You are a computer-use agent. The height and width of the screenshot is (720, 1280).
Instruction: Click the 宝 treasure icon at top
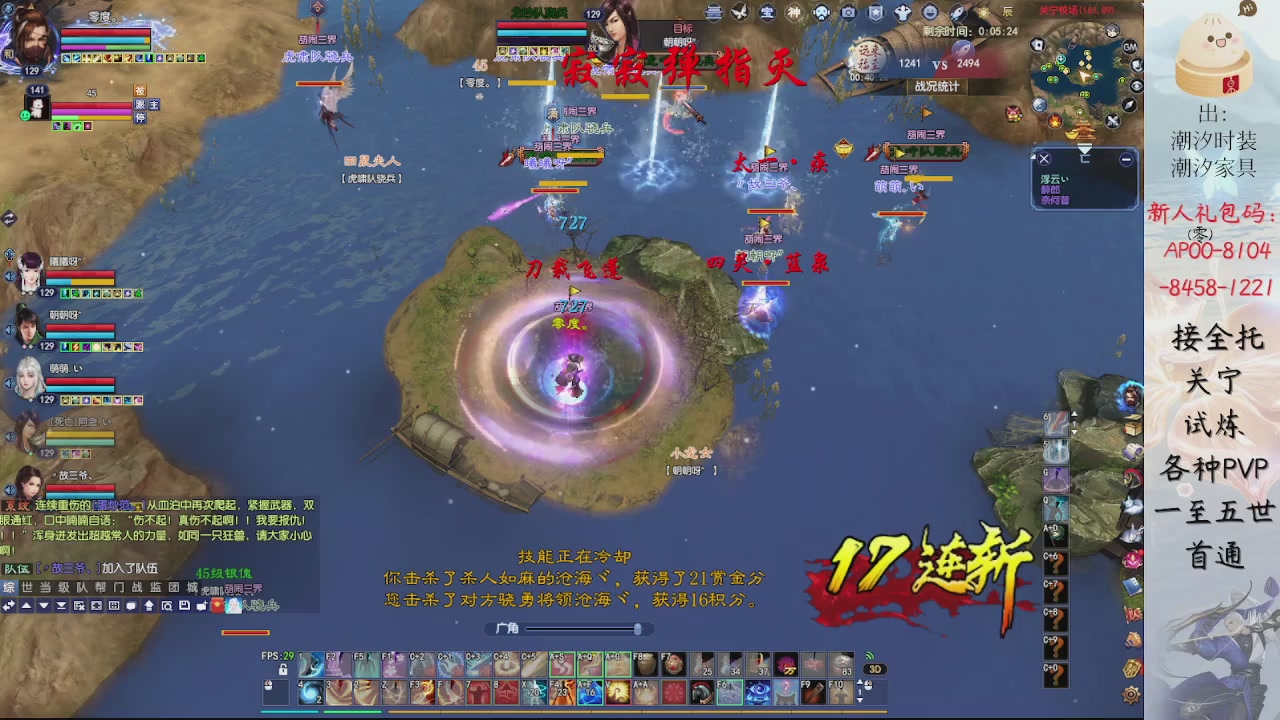coord(768,12)
